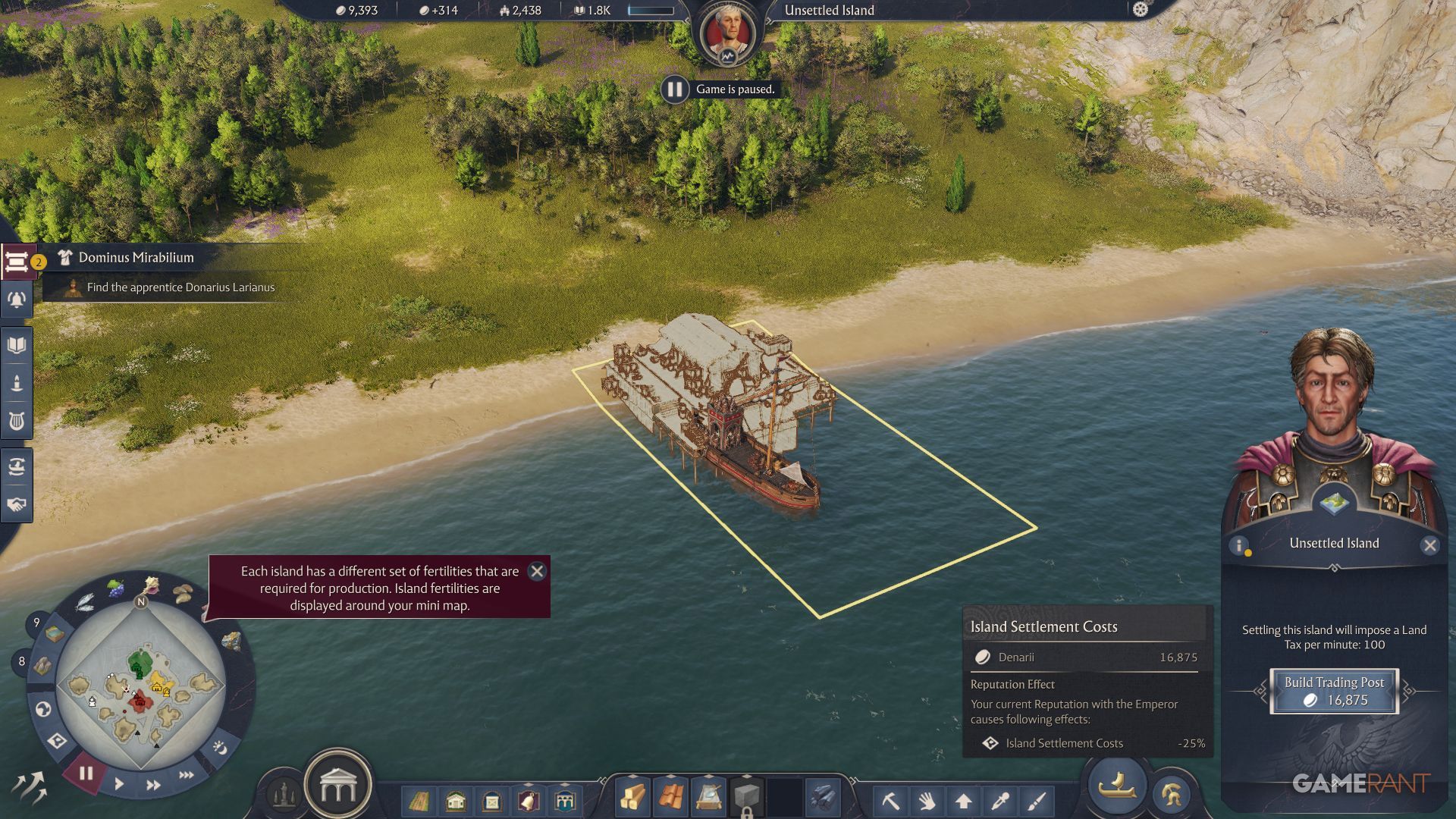This screenshot has height=819, width=1456.
Task: Select the Dominus Mirabilium quest entry
Action: [x=136, y=258]
